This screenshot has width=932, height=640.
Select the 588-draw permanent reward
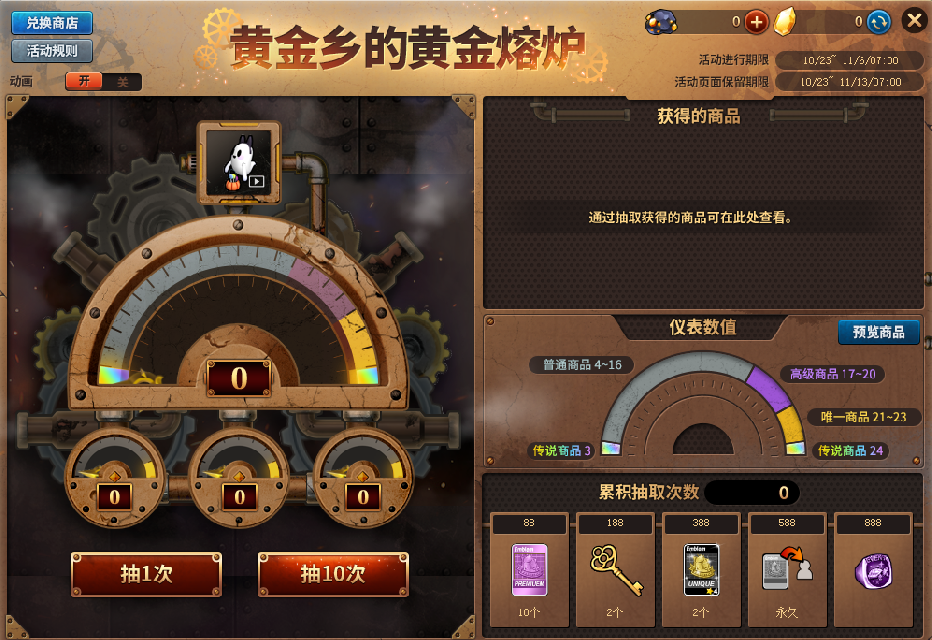point(786,570)
